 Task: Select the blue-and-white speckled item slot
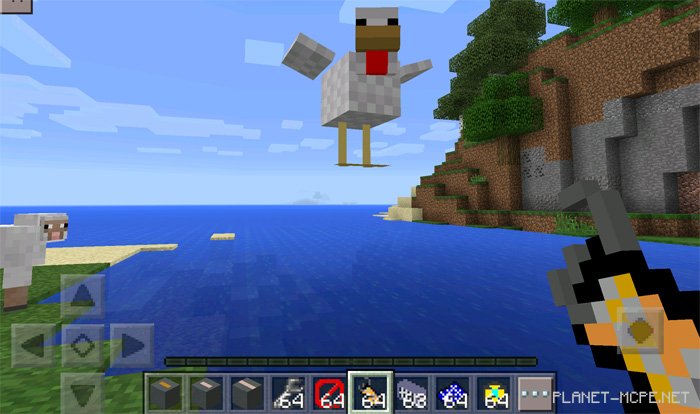[451, 392]
